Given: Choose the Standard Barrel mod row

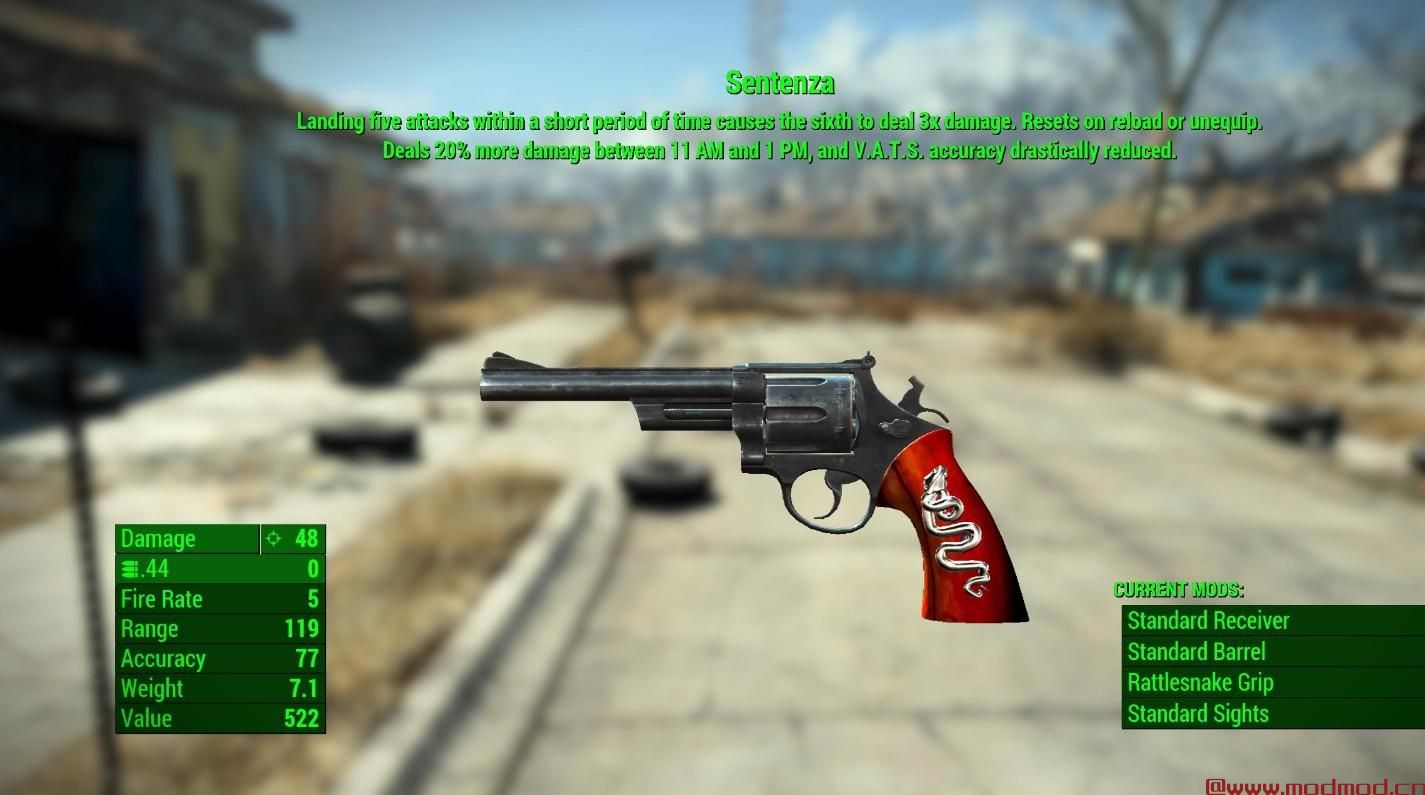Looking at the screenshot, I should pyautogui.click(x=1196, y=652).
